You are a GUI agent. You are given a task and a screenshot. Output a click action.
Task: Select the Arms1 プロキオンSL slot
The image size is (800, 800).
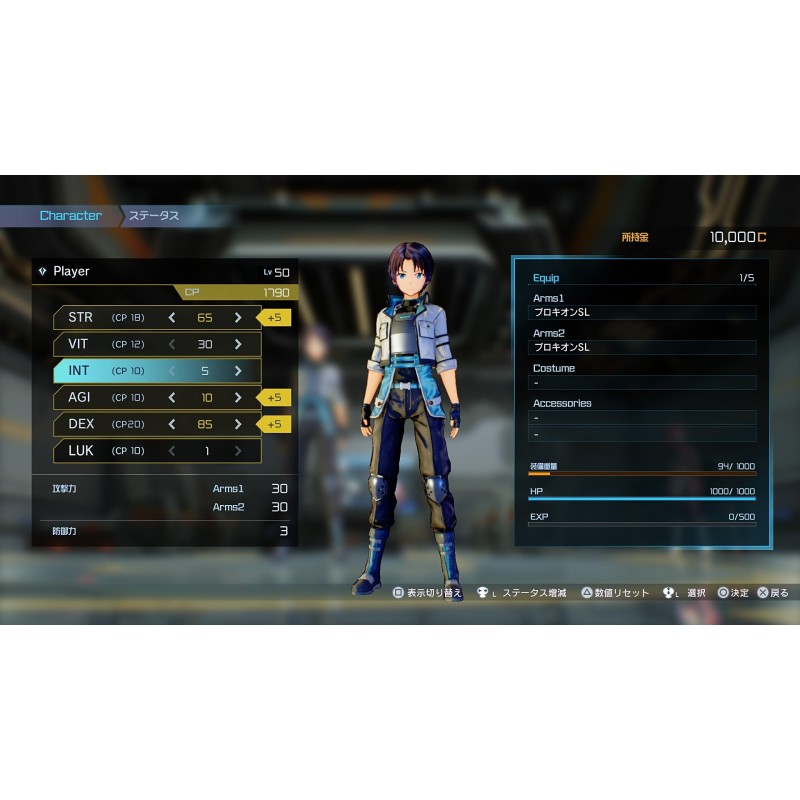coord(643,313)
